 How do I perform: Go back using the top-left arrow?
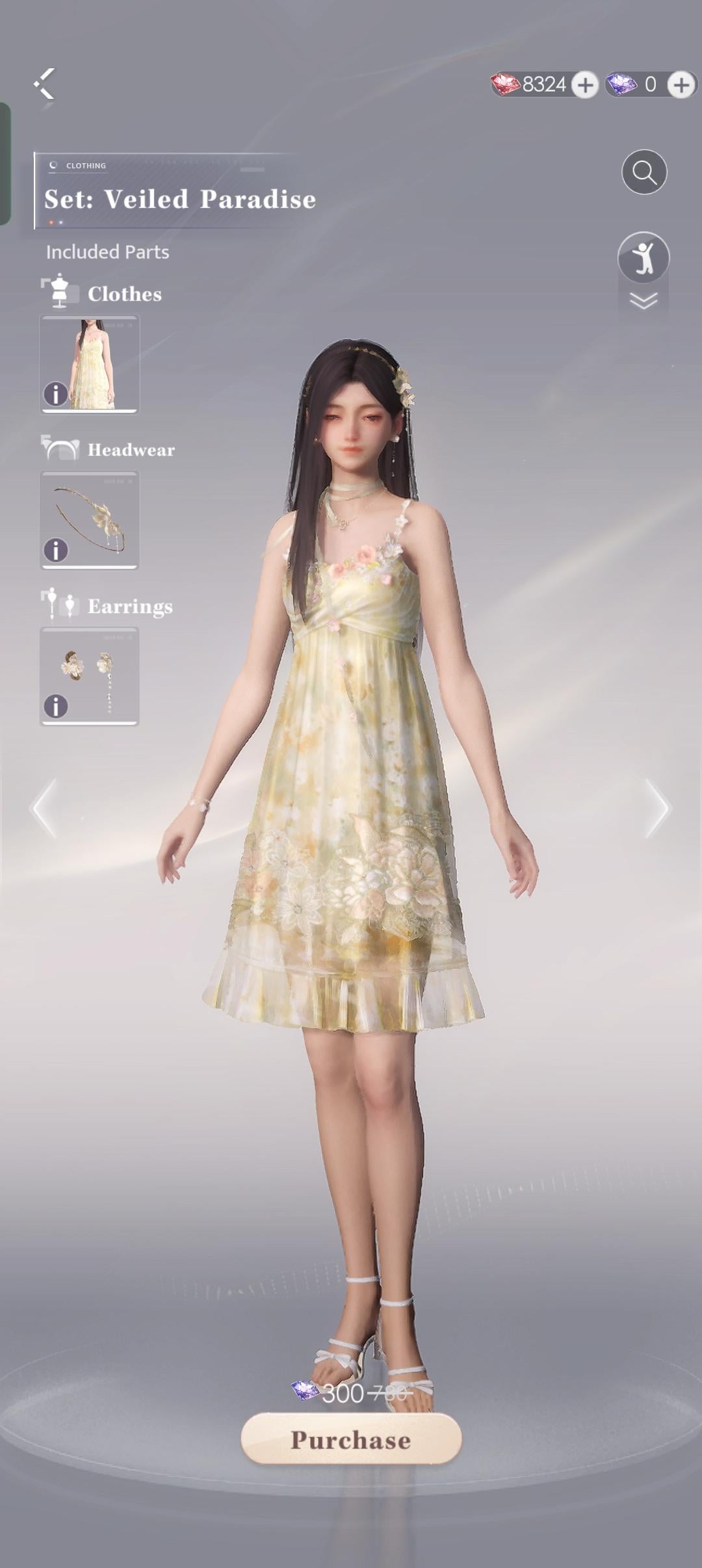tap(45, 84)
